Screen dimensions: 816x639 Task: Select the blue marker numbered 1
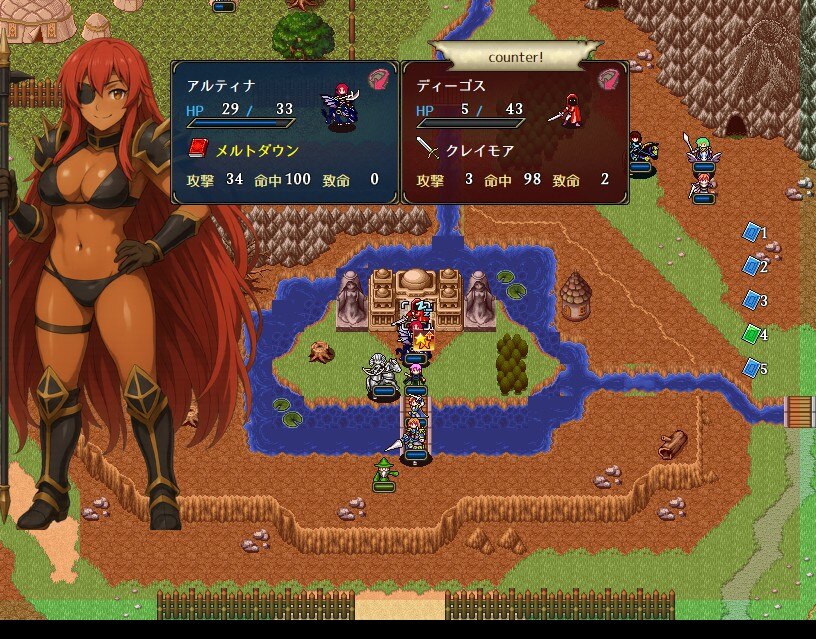[x=752, y=232]
